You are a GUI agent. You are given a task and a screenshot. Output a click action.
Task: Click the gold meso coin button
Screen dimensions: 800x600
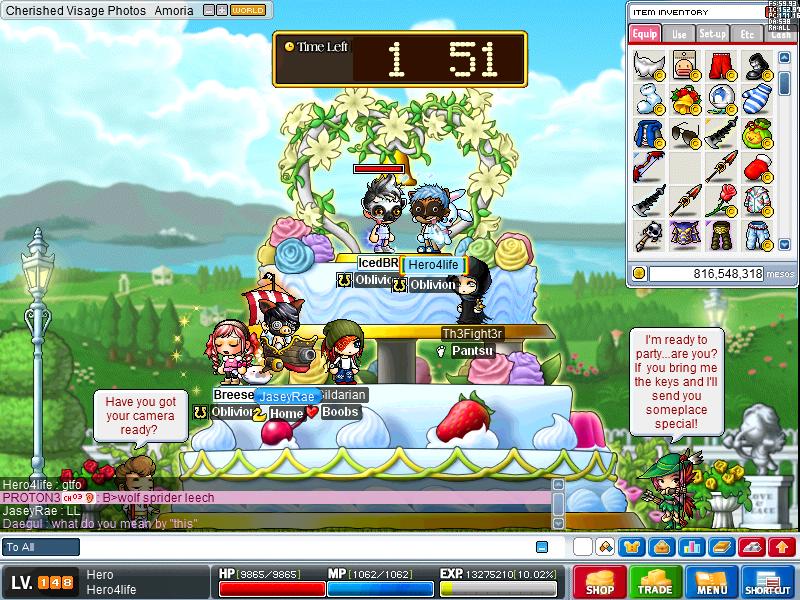[x=638, y=273]
